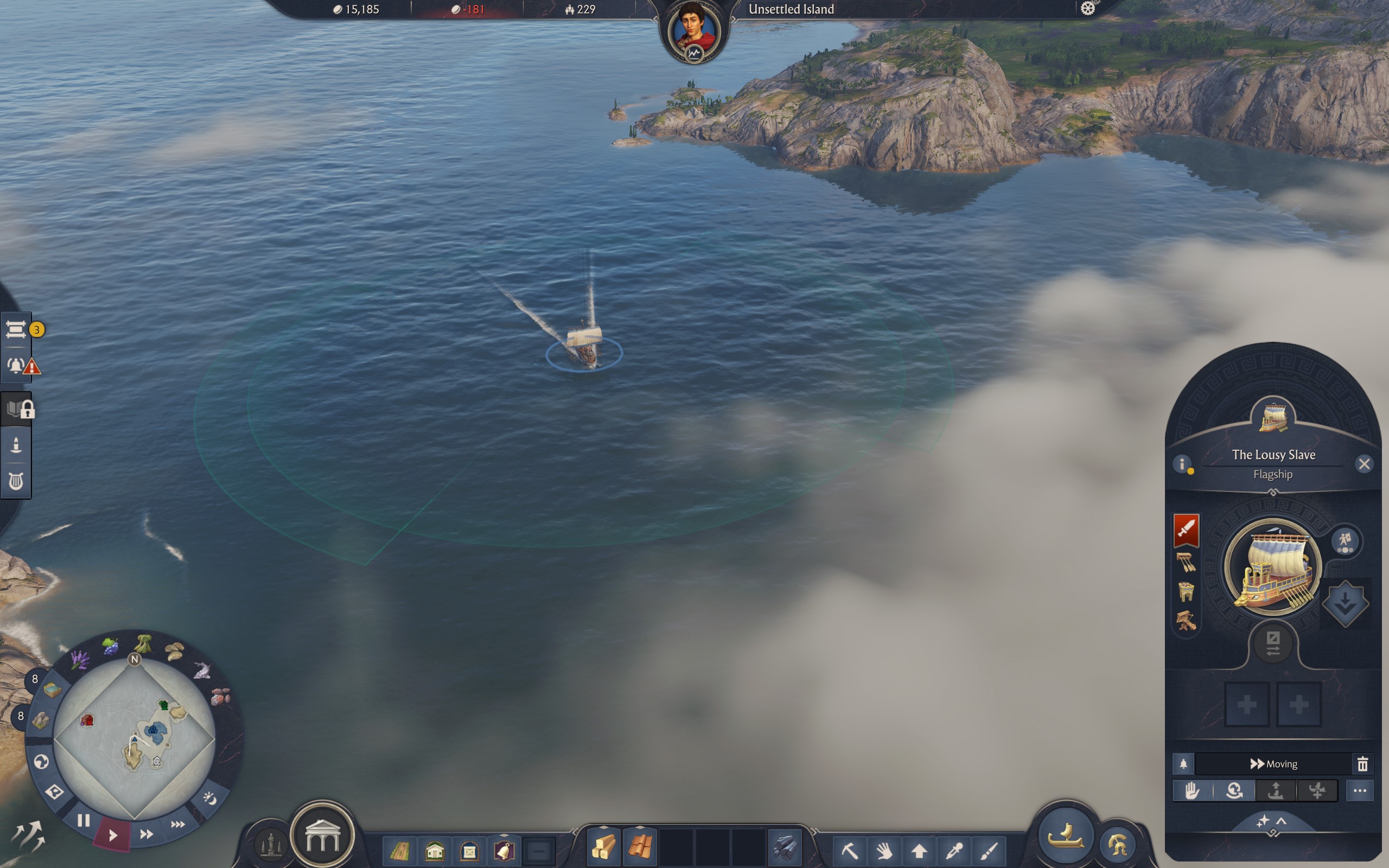Open the settings gear at top
Screen dimensions: 1389x868
(x=1088, y=9)
